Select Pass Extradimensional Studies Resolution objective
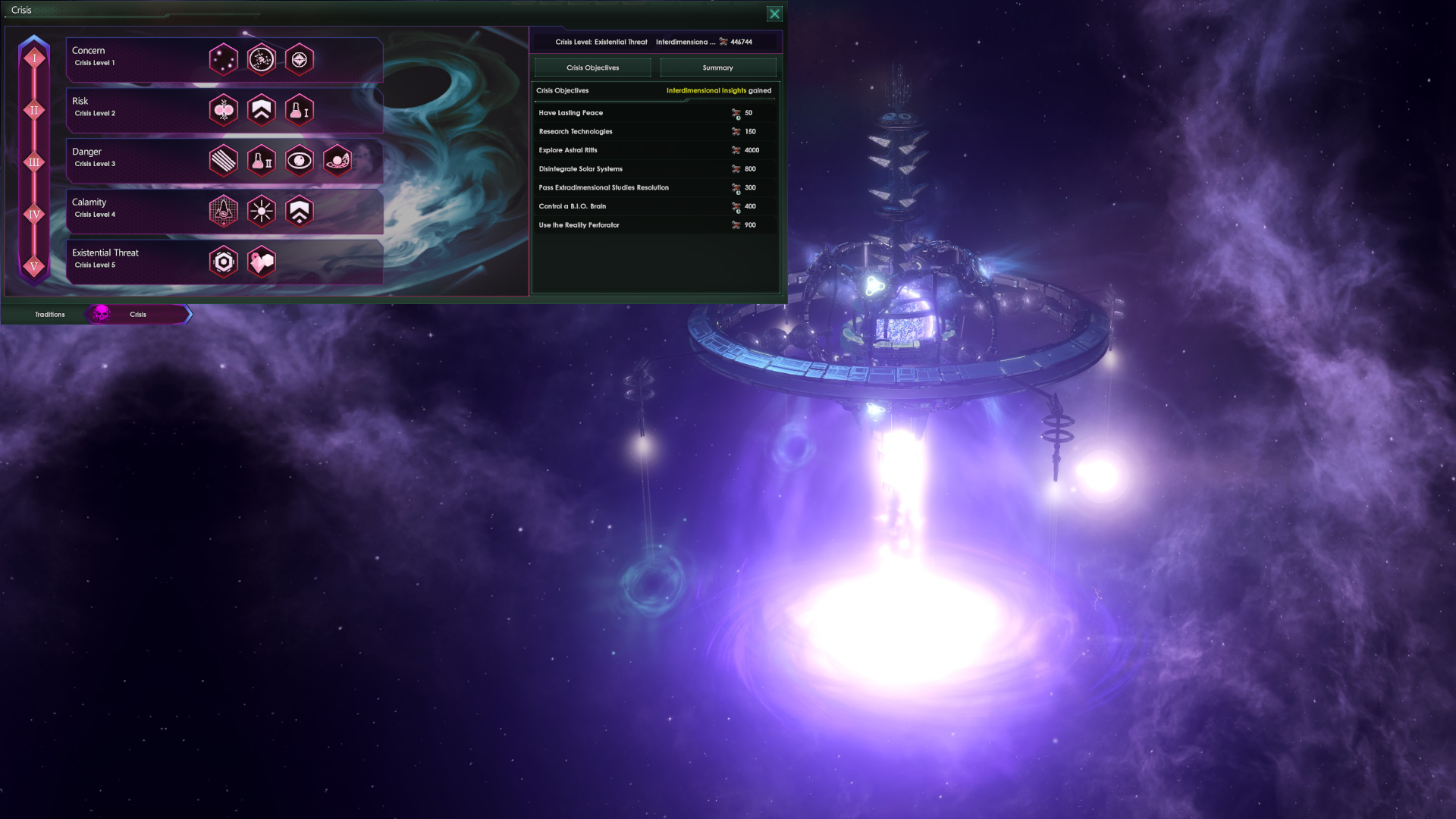The height and width of the screenshot is (819, 1456). pyautogui.click(x=654, y=187)
